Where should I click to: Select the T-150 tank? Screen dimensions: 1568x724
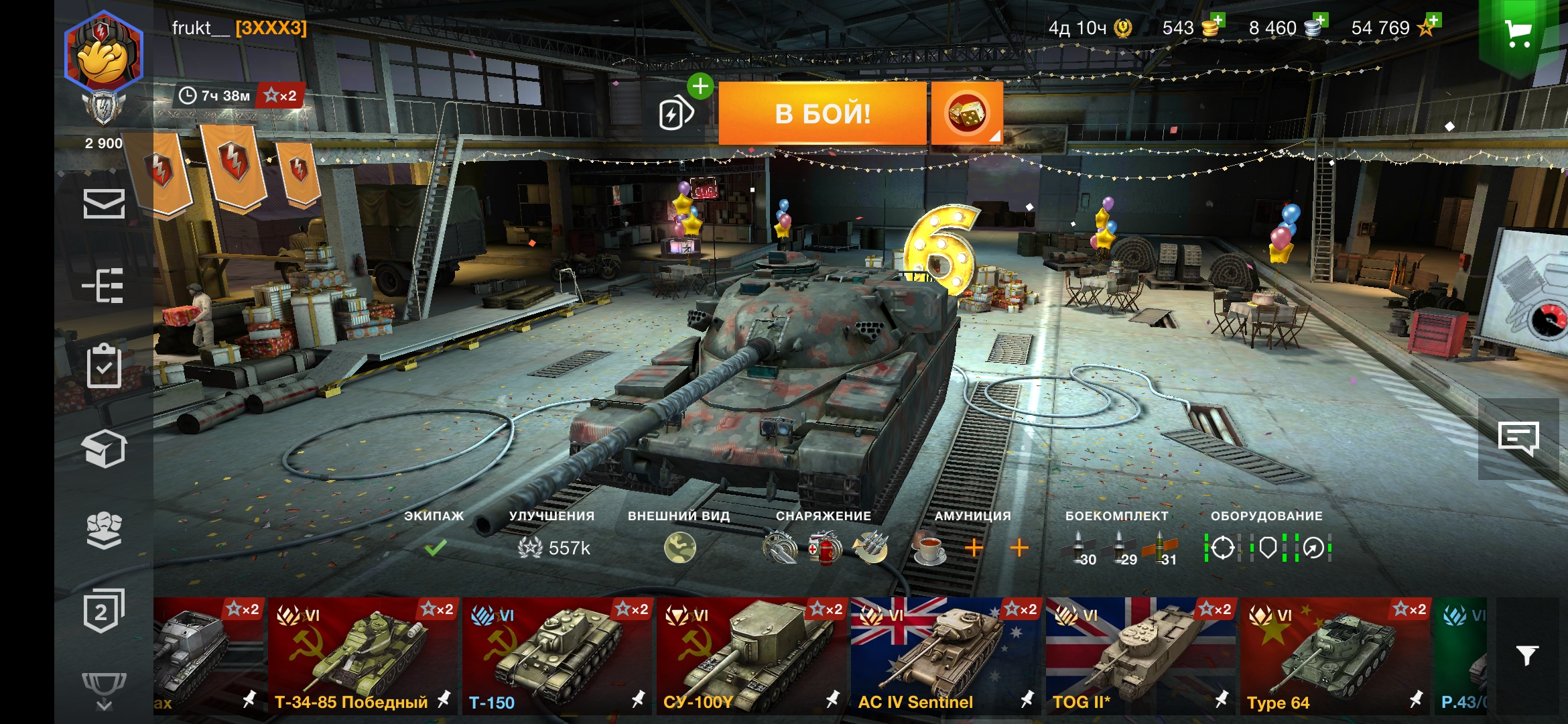556,656
